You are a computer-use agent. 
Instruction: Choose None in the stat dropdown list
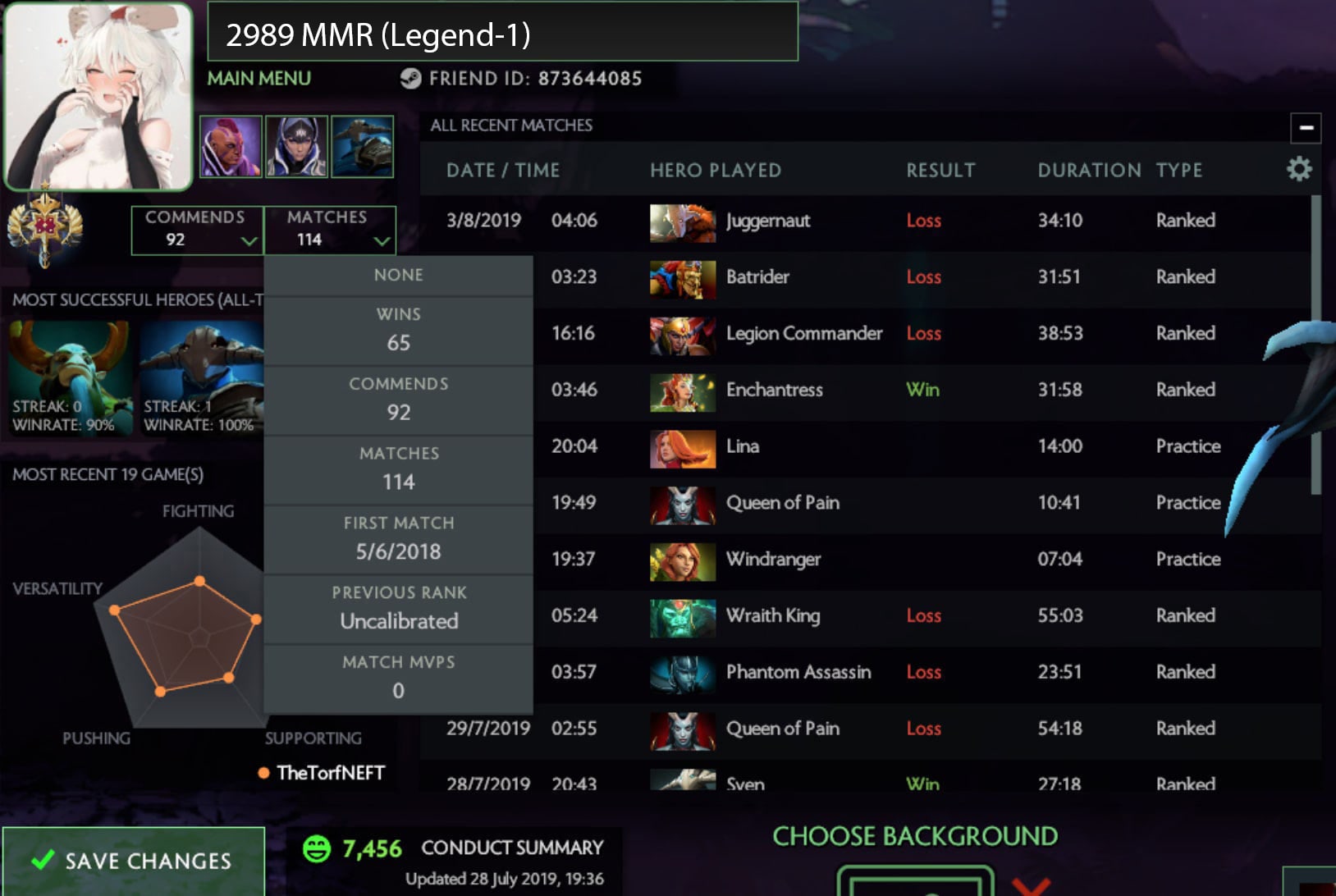point(398,276)
